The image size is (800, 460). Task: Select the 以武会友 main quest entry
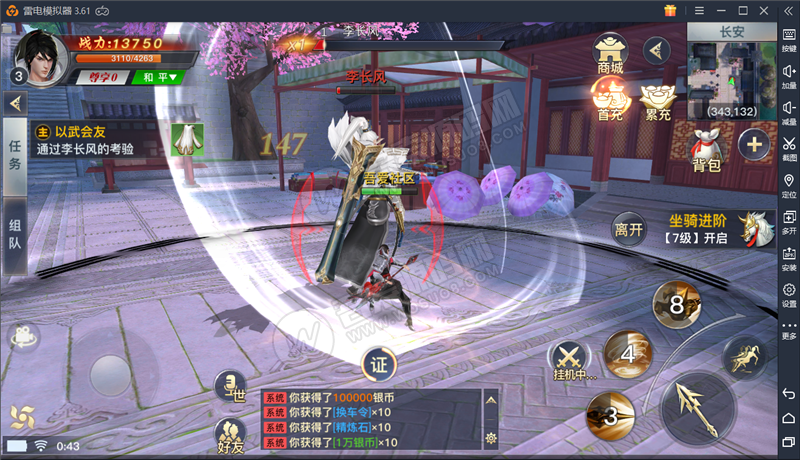pos(100,139)
